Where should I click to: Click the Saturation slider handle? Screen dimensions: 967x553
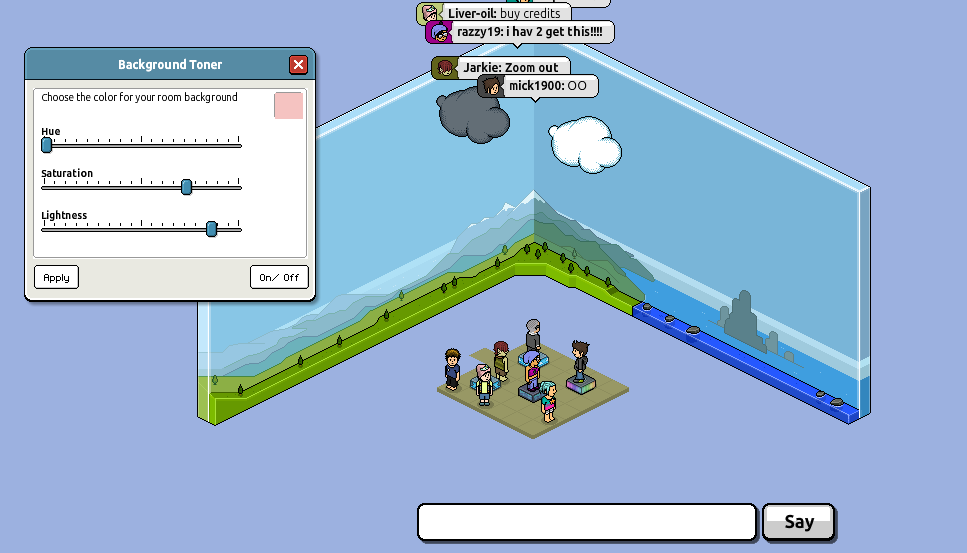(186, 187)
